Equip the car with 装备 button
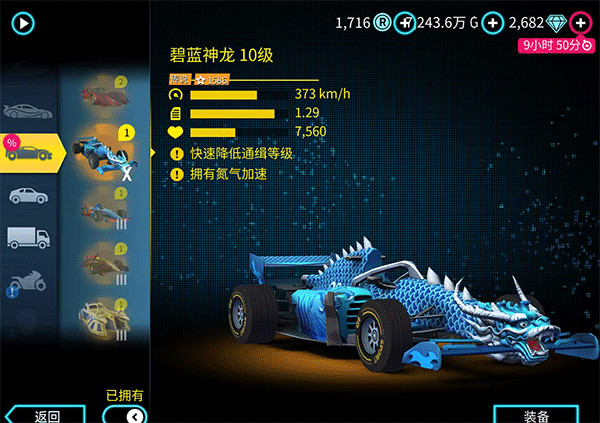Screen dimensions: 600x423 (536, 415)
